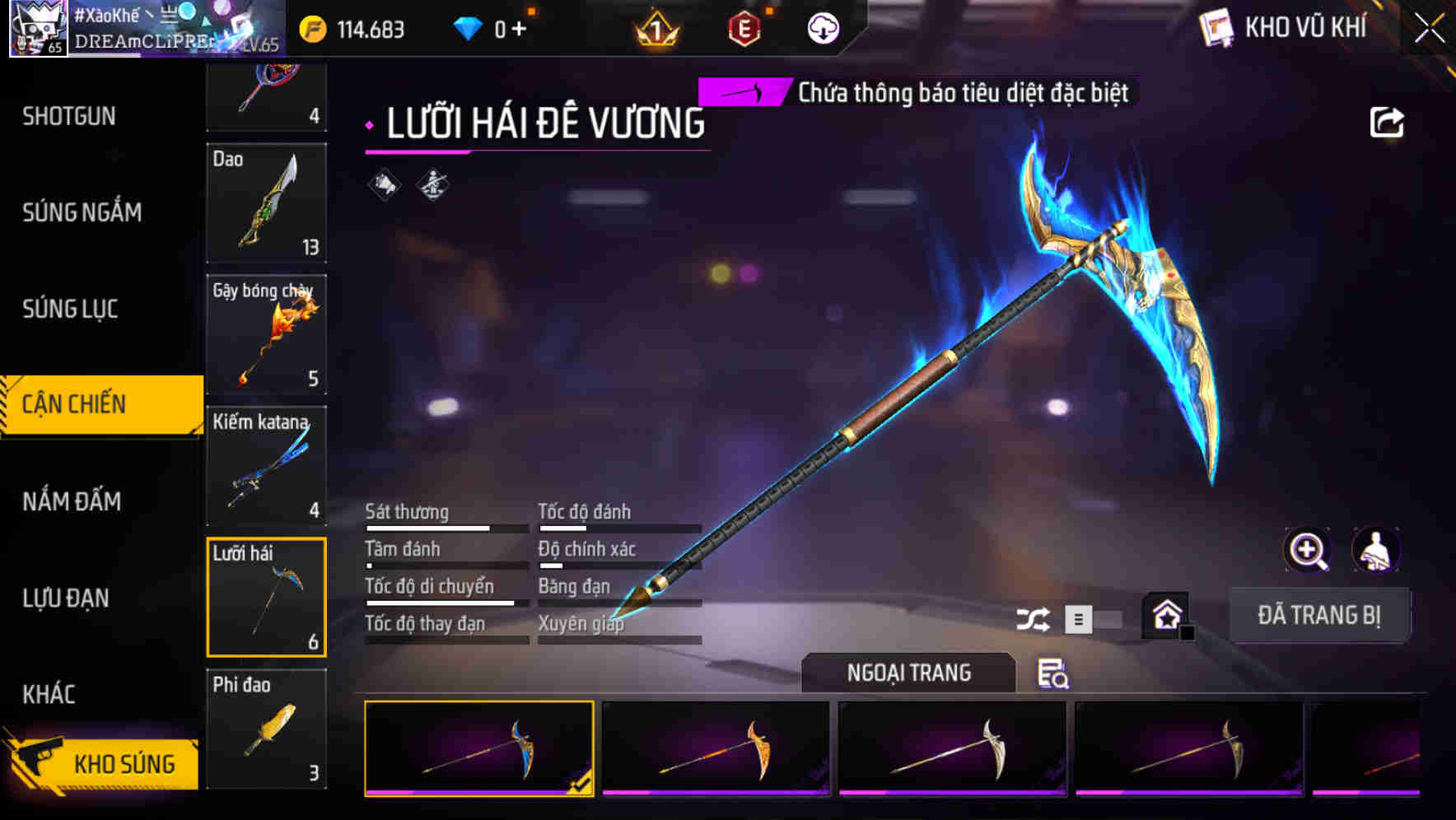Select the second scythe skin at the bottom
The image size is (1456, 820).
(716, 752)
